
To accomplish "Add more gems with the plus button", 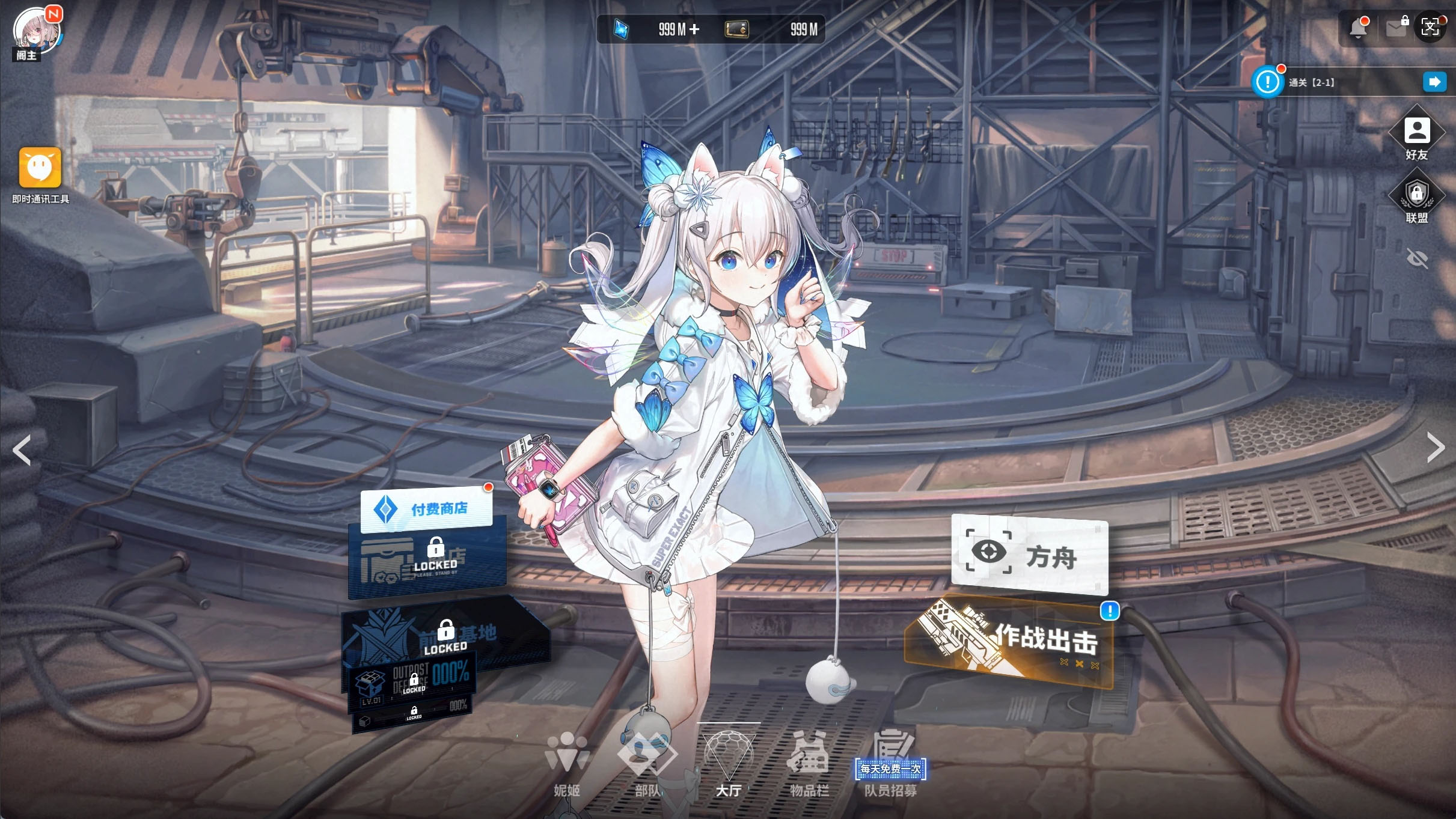I will click(x=694, y=29).
